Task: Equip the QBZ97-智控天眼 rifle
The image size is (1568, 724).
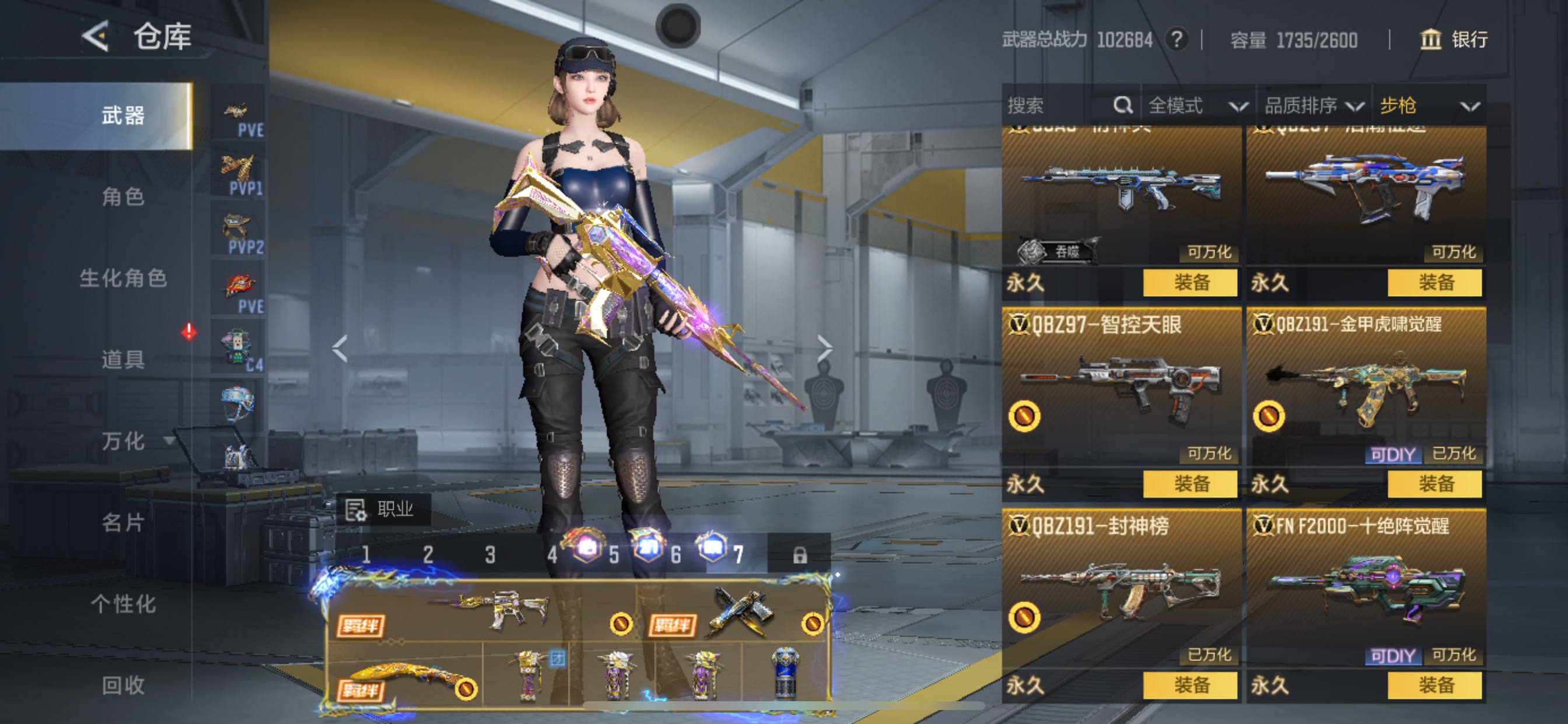Action: click(x=1190, y=484)
